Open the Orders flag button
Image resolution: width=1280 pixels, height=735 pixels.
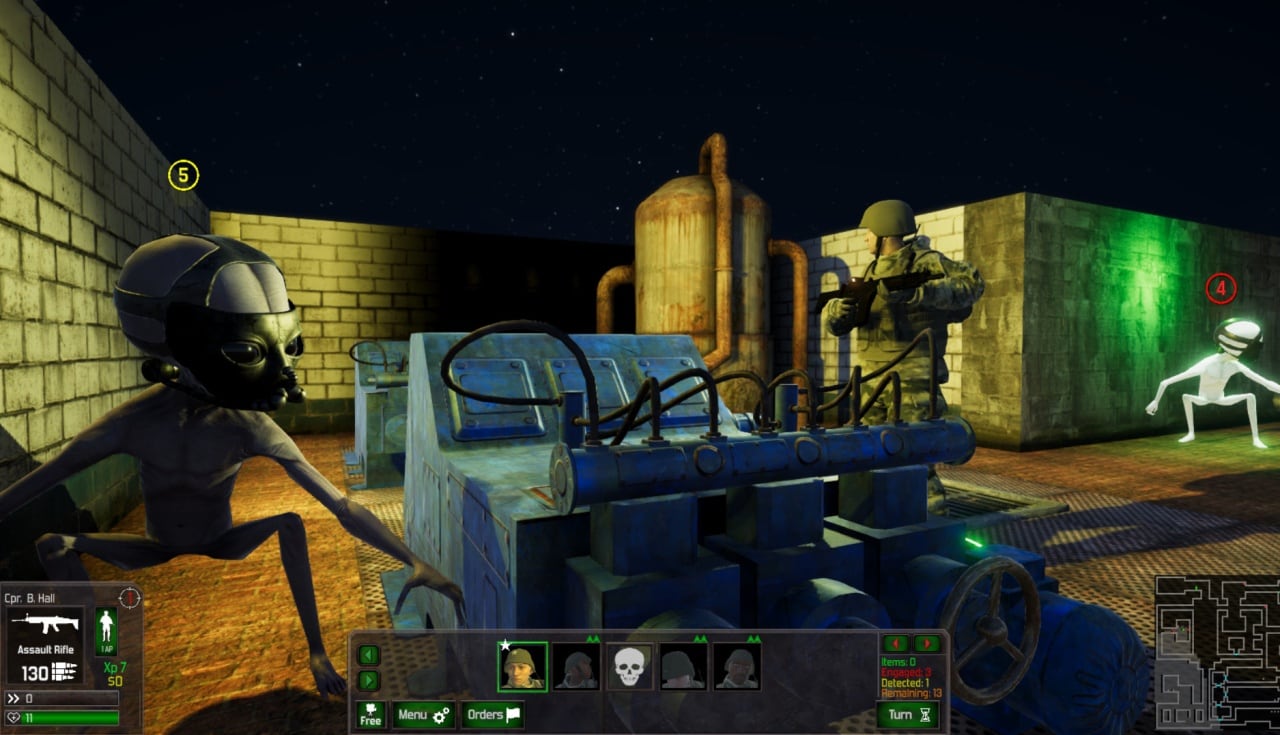coord(492,715)
